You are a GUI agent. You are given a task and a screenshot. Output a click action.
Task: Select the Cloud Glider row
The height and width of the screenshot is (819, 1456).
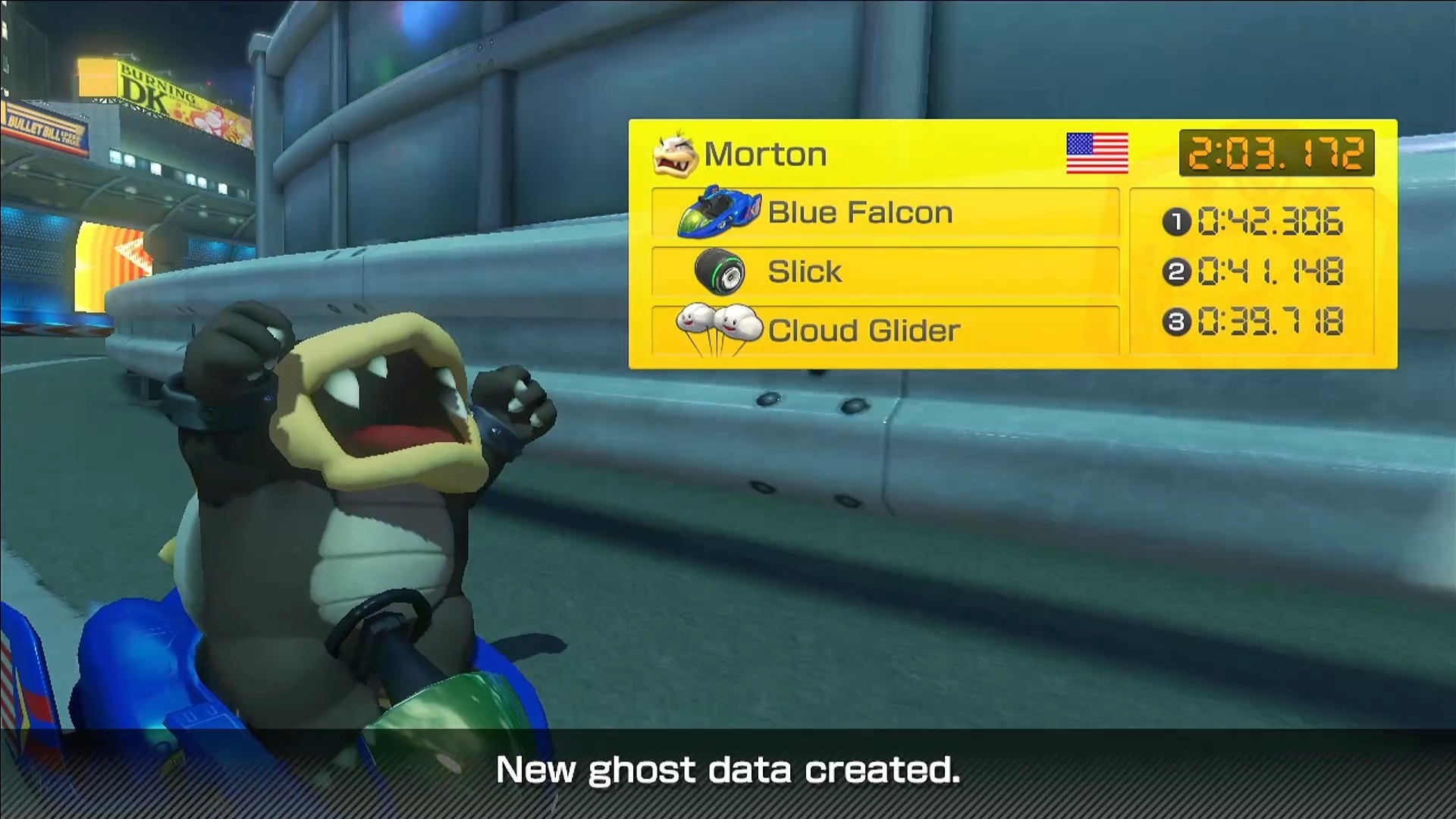(x=885, y=331)
